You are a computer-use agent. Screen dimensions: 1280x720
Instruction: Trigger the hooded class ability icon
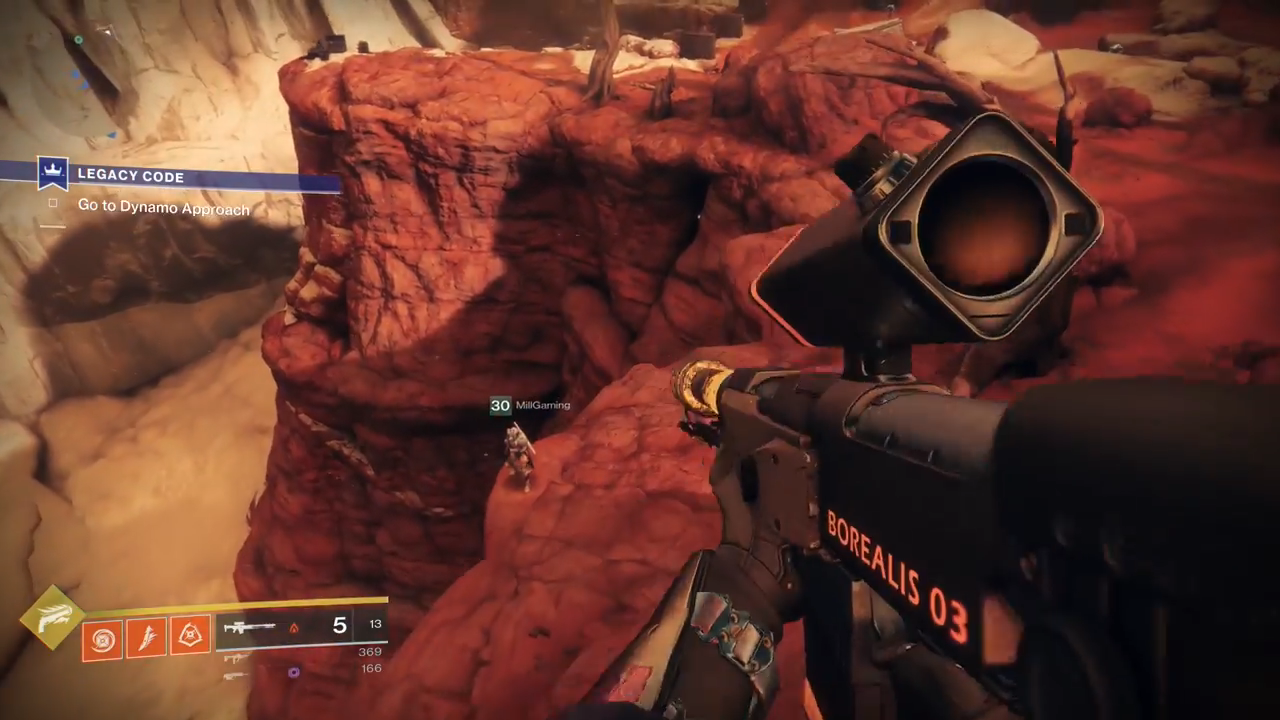pyautogui.click(x=190, y=634)
